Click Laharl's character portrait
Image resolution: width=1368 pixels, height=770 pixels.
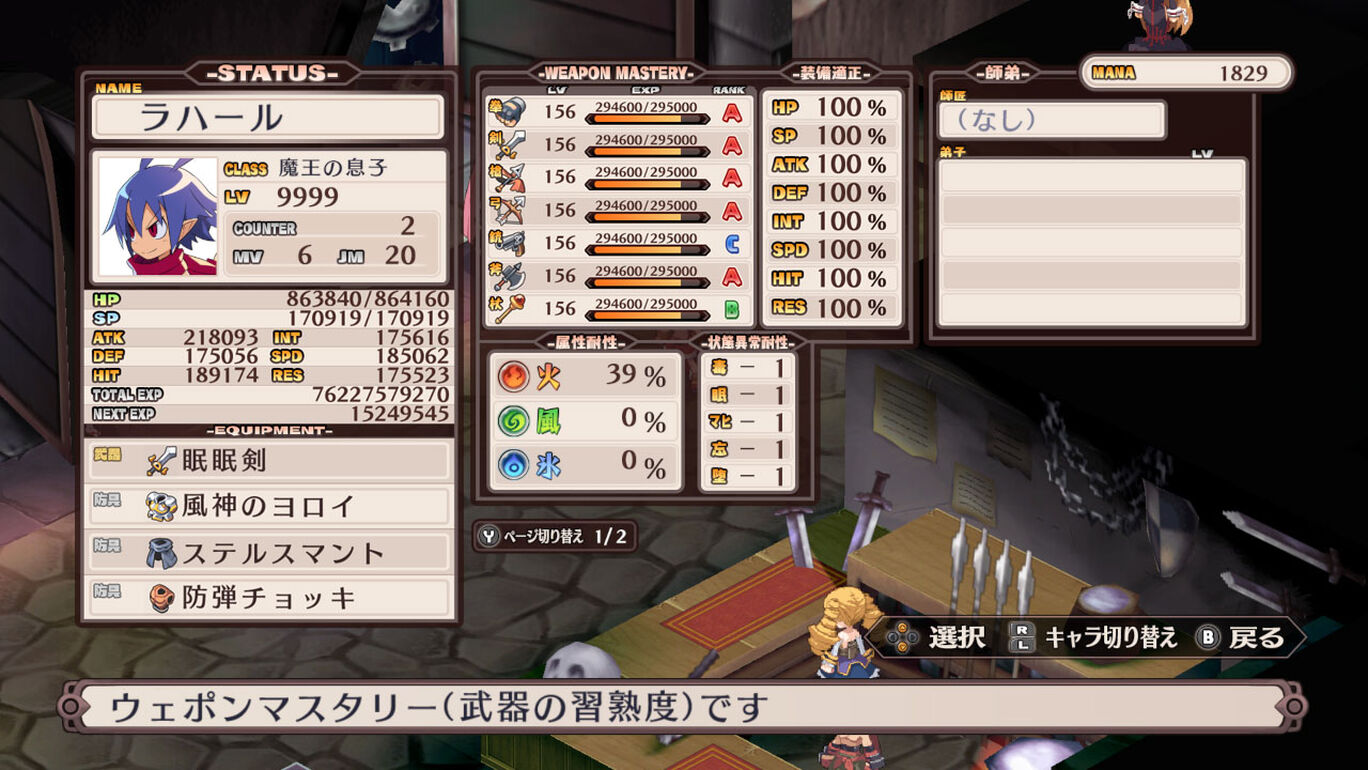click(x=159, y=217)
